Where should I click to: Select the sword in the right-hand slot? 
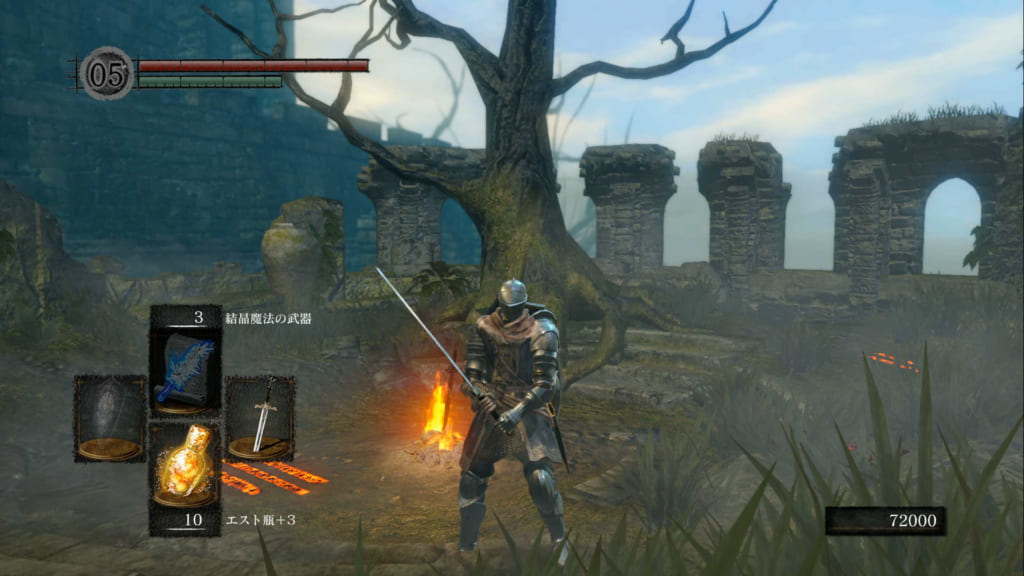[x=260, y=418]
